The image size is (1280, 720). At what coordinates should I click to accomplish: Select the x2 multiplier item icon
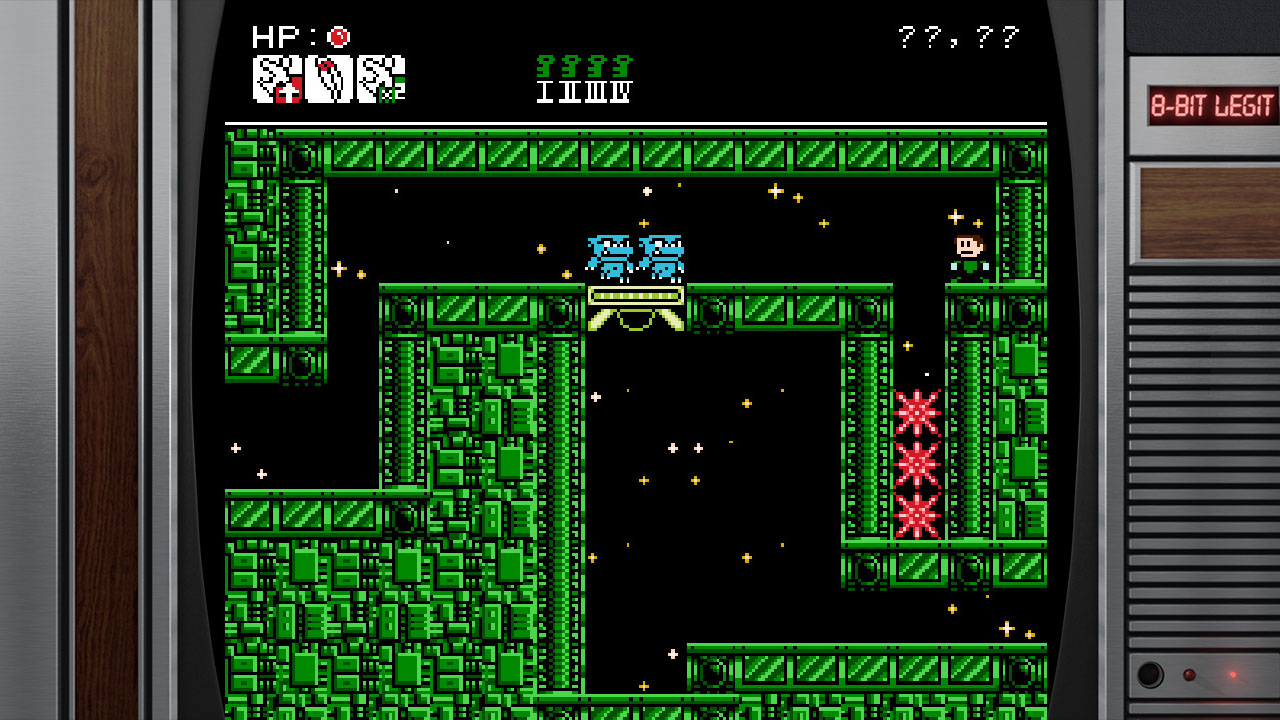coord(381,79)
